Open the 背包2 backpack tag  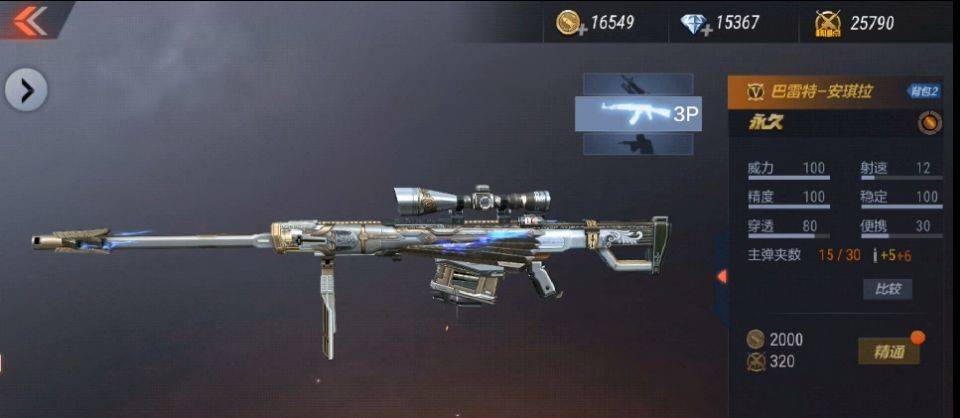coord(923,91)
